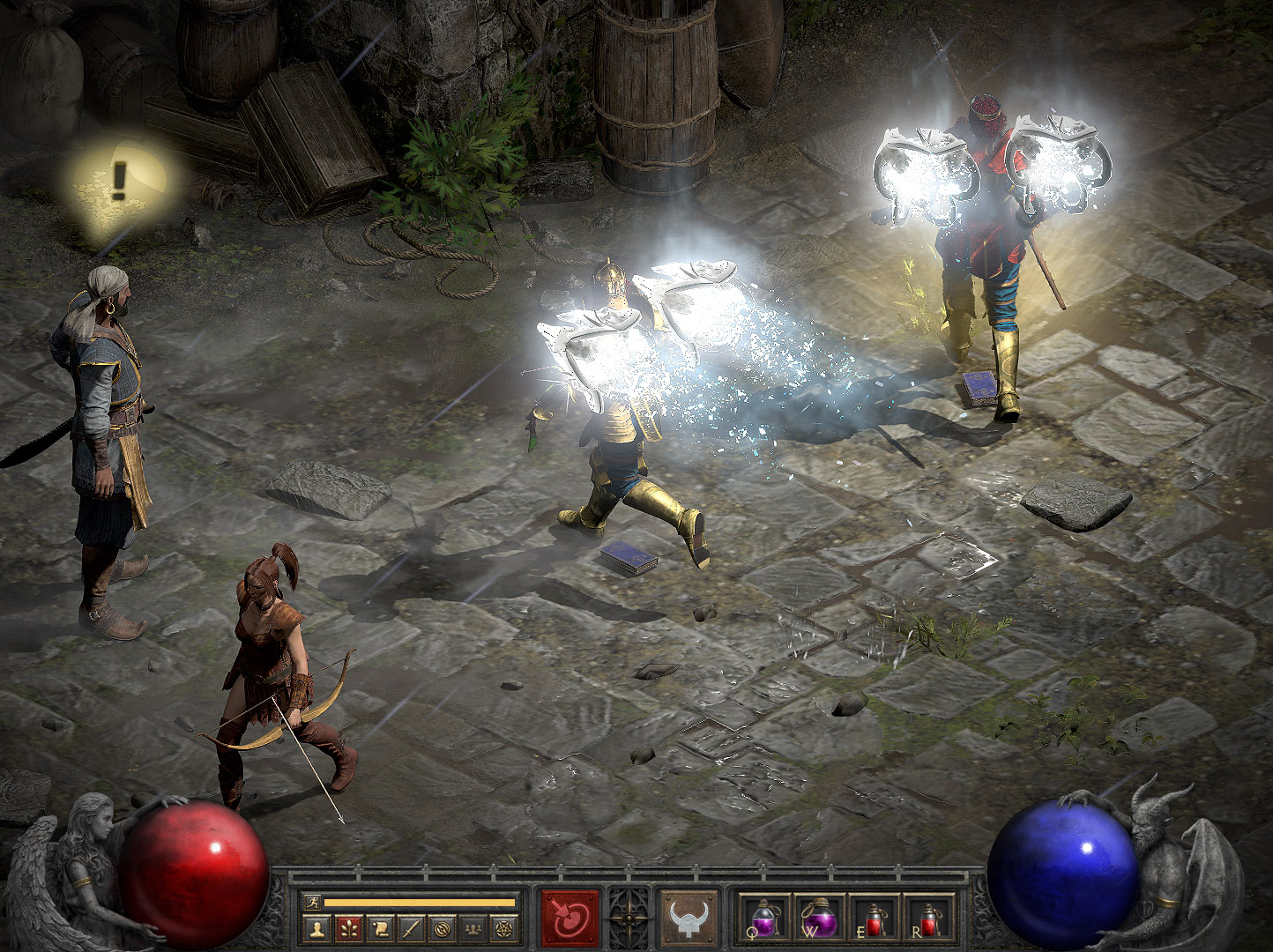
Task: Open inventory with the sword icon
Action: (x=411, y=927)
